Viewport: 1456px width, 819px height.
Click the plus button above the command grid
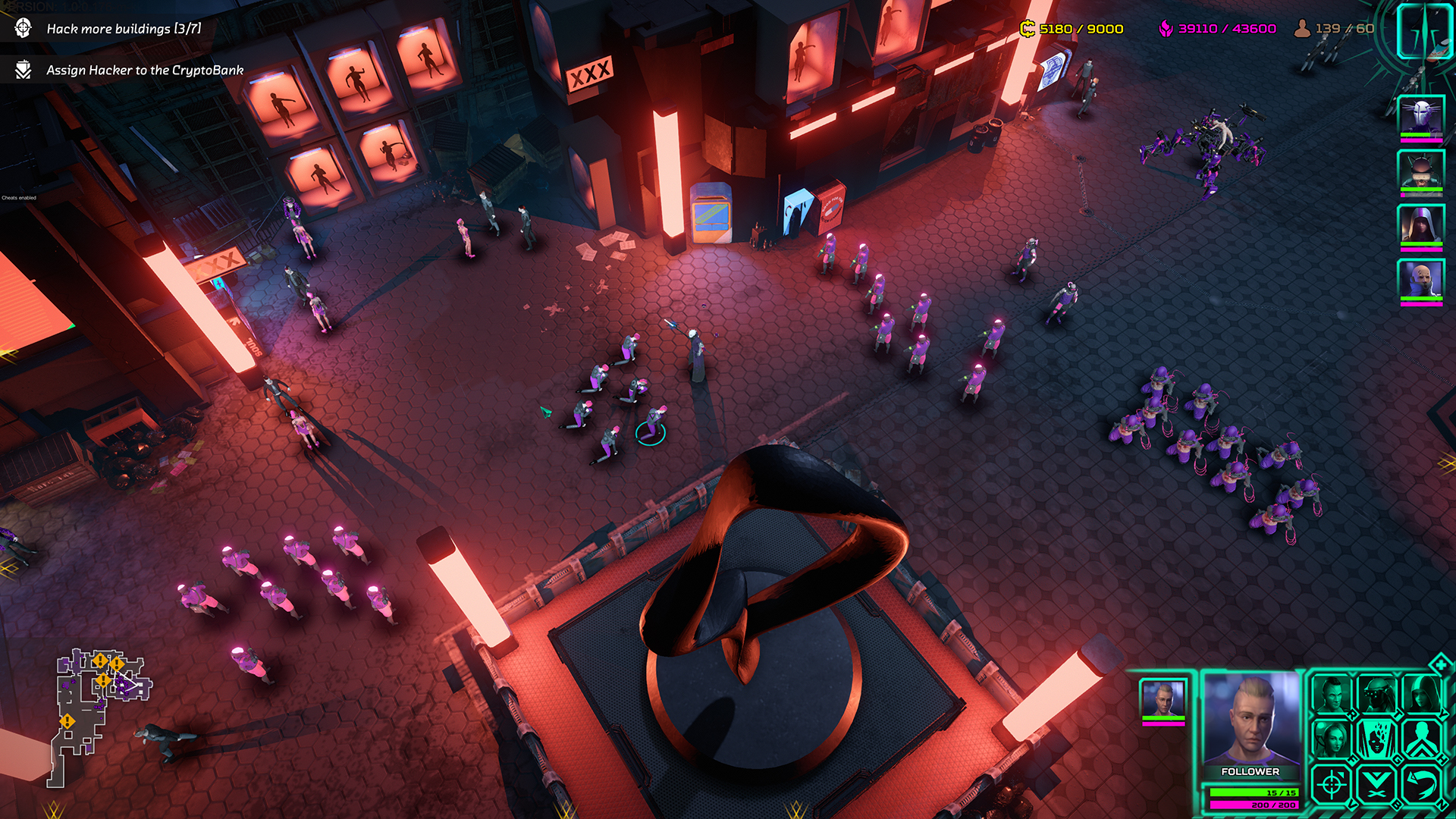coord(1440,665)
